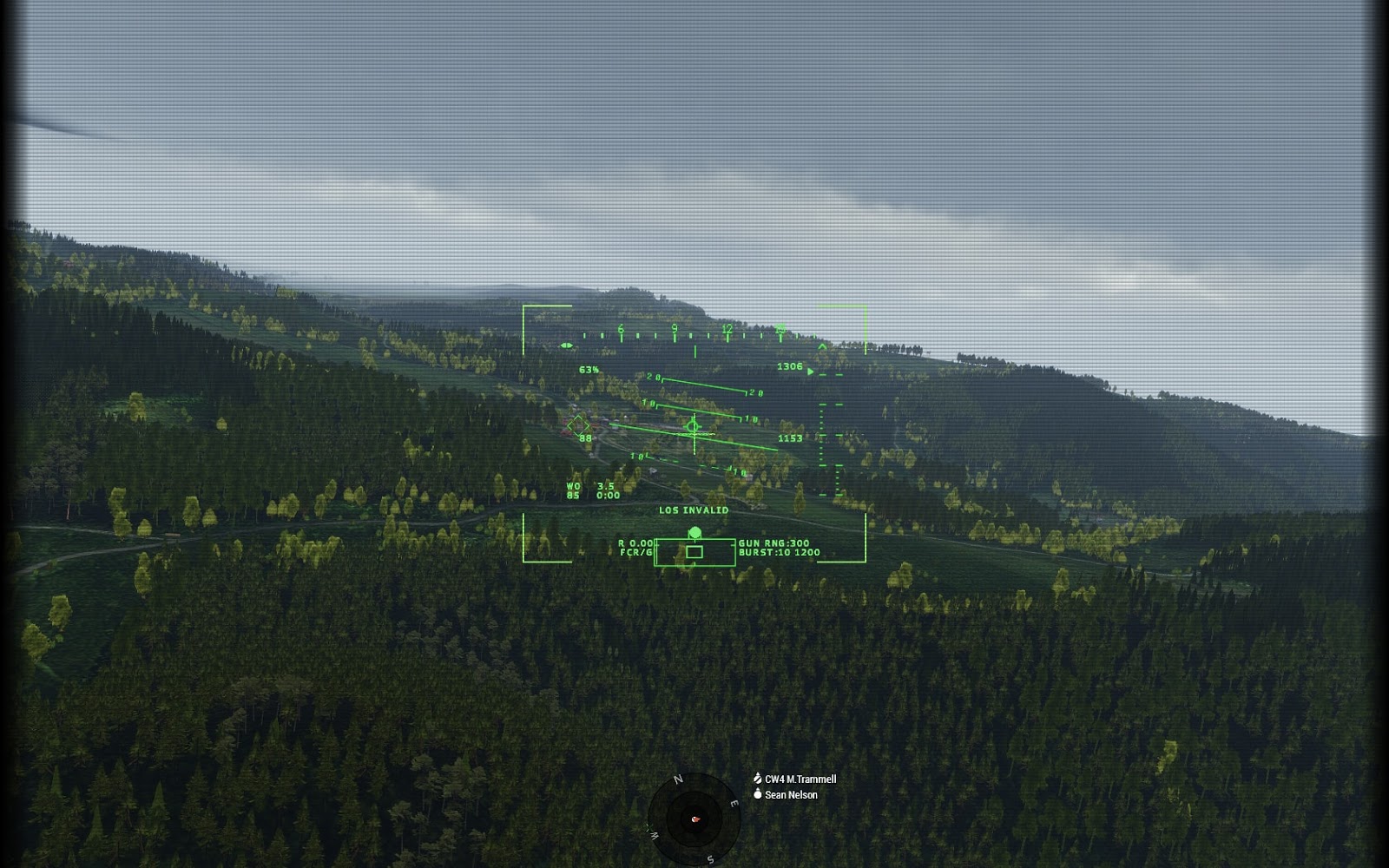
Task: Click the Sean Nelson crew name
Action: 791,793
